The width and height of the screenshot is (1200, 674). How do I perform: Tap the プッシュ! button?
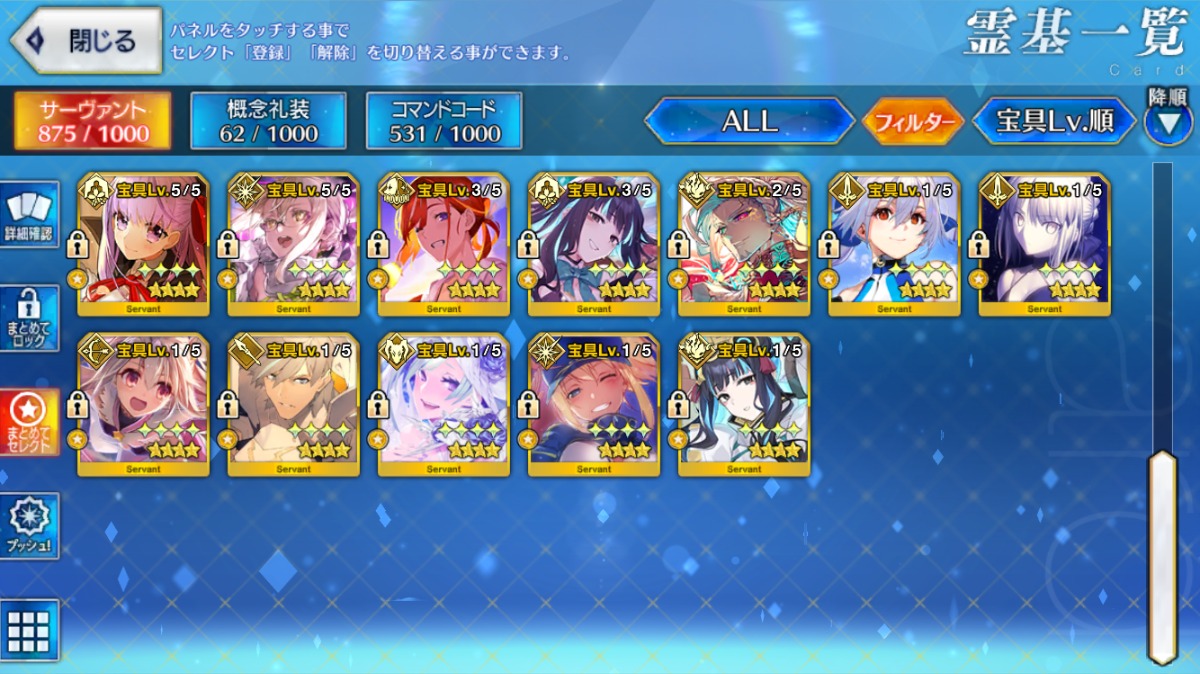point(29,526)
